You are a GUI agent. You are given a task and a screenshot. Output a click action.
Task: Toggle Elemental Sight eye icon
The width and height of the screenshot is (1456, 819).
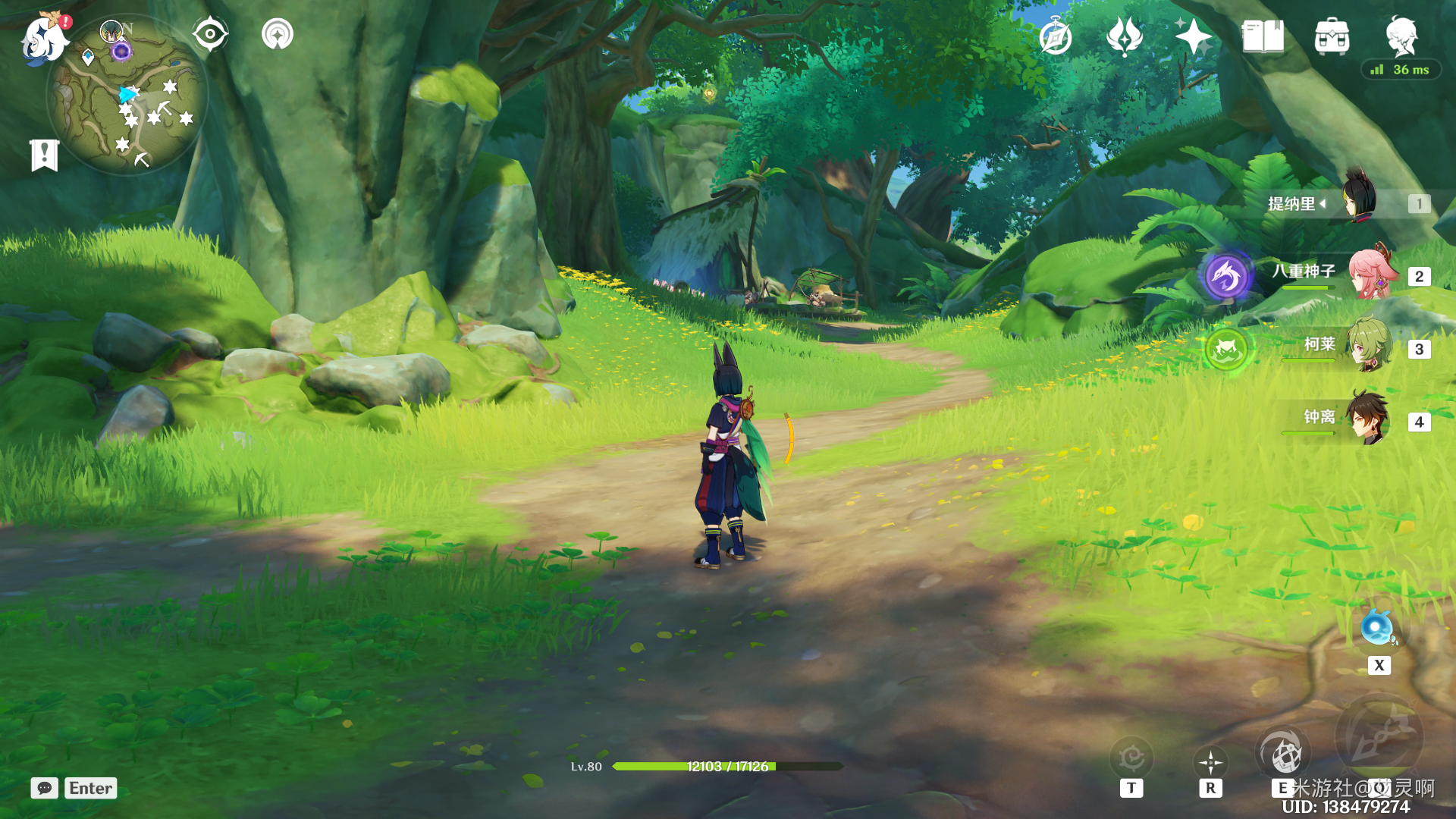[x=210, y=34]
